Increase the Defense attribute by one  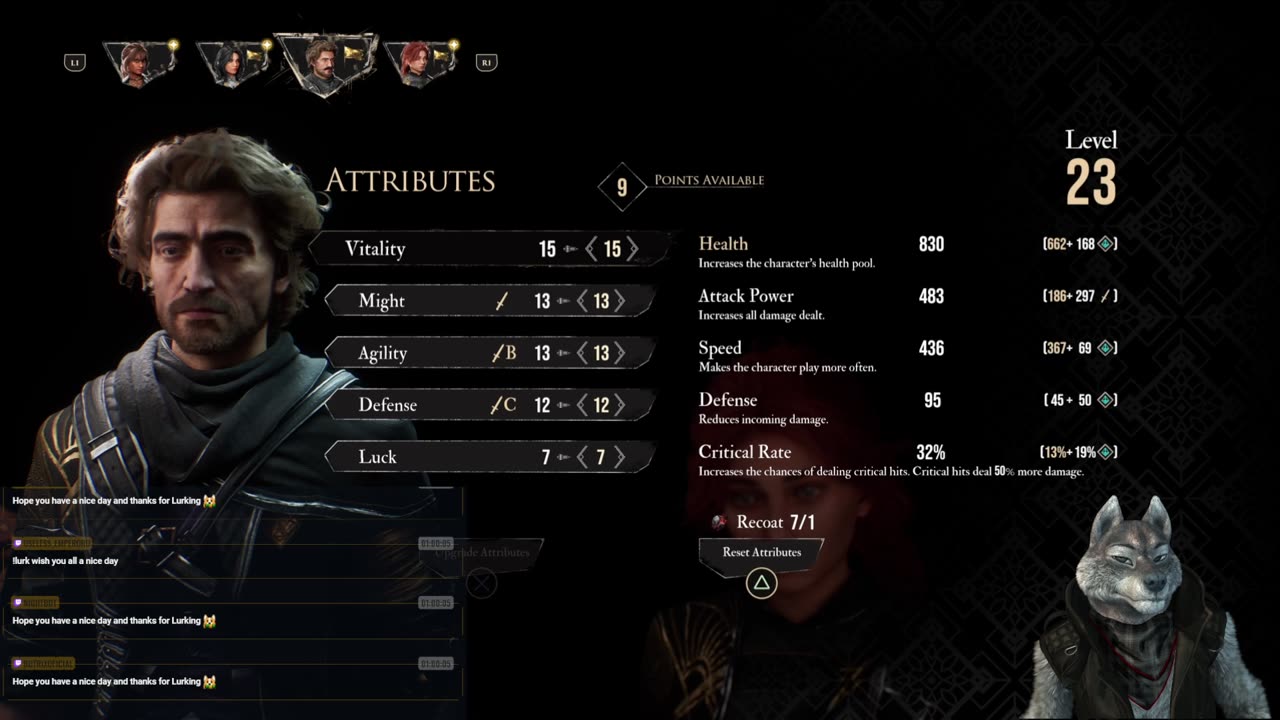pos(620,405)
